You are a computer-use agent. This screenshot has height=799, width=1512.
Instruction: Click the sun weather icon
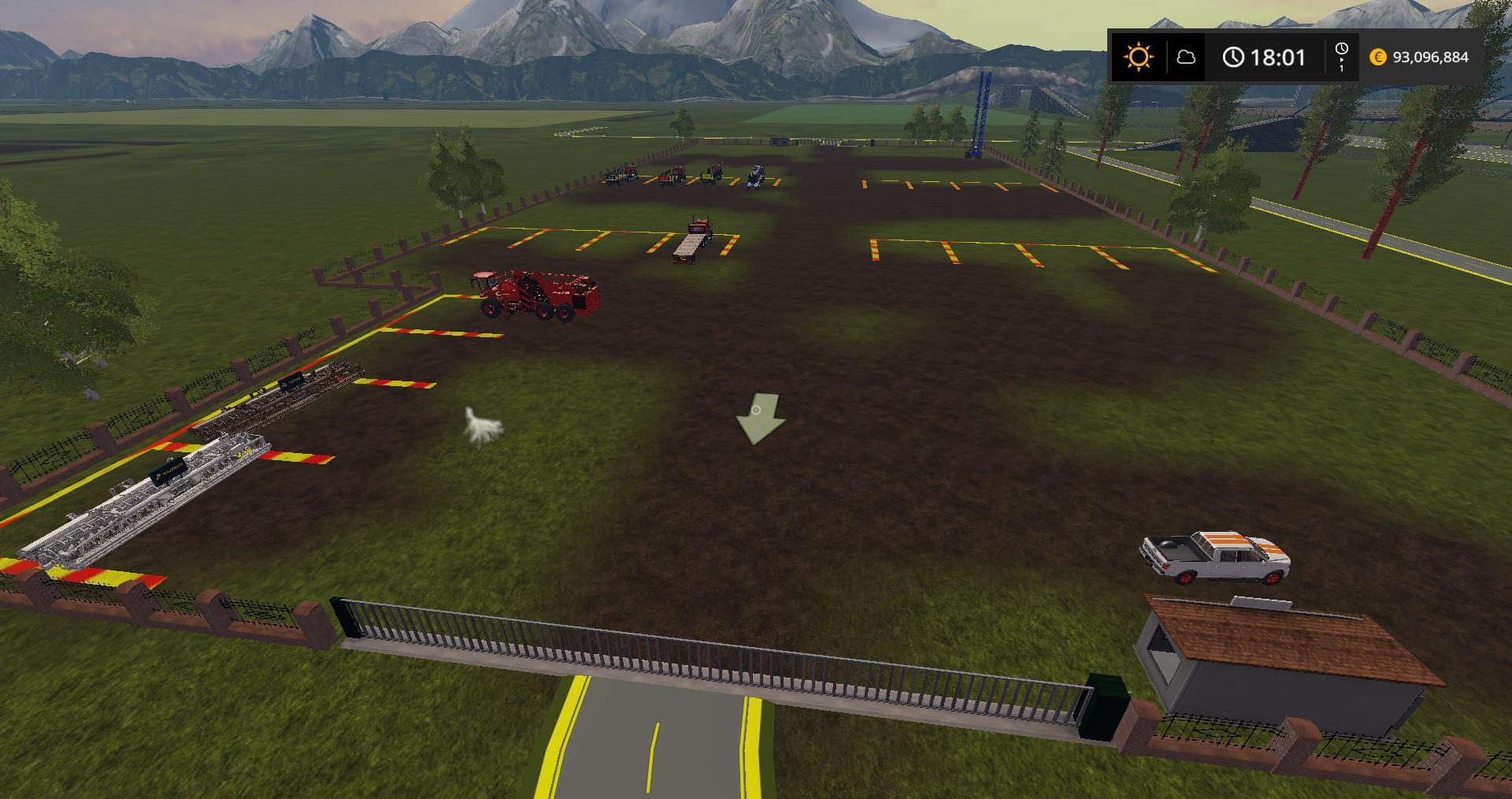tap(1139, 58)
